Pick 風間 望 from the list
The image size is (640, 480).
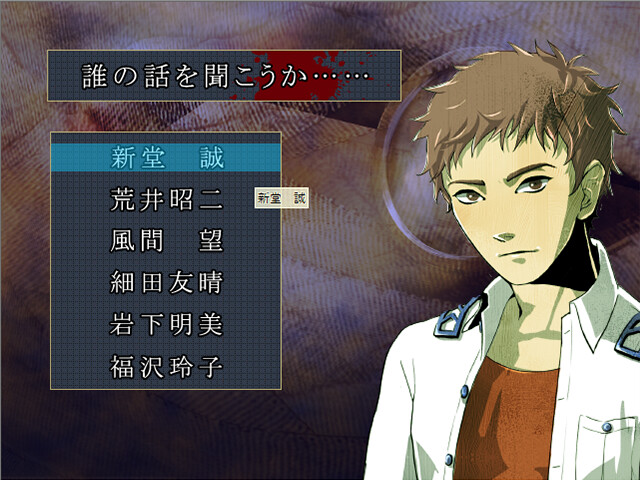(166, 241)
